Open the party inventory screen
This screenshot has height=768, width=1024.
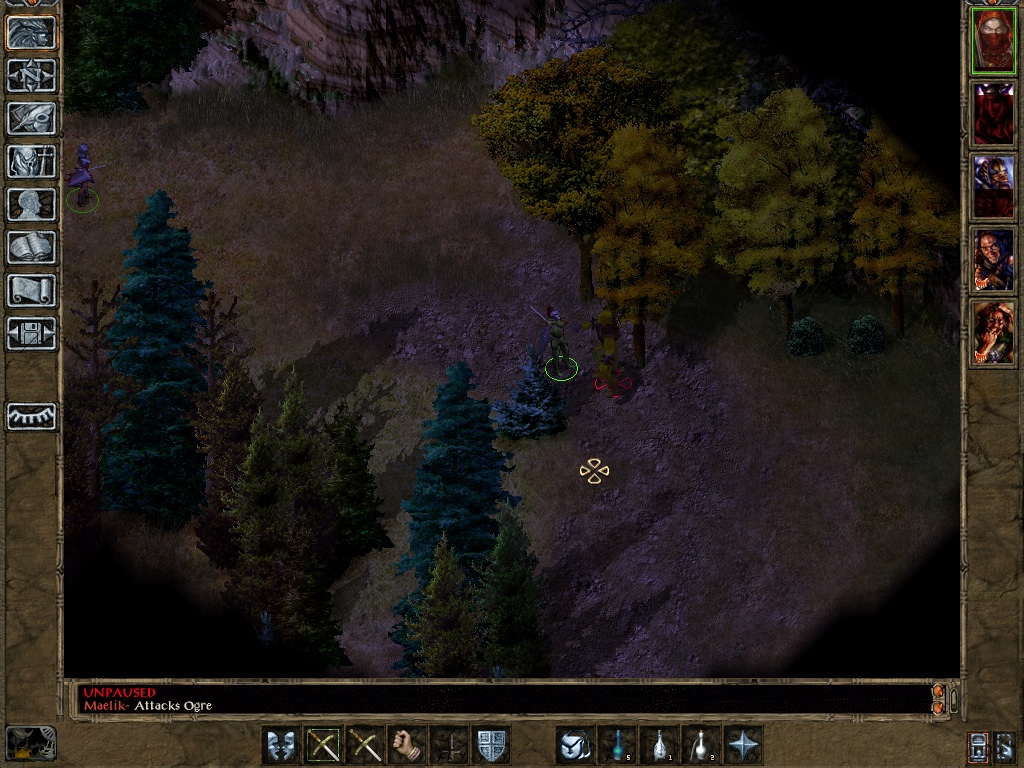click(x=31, y=161)
